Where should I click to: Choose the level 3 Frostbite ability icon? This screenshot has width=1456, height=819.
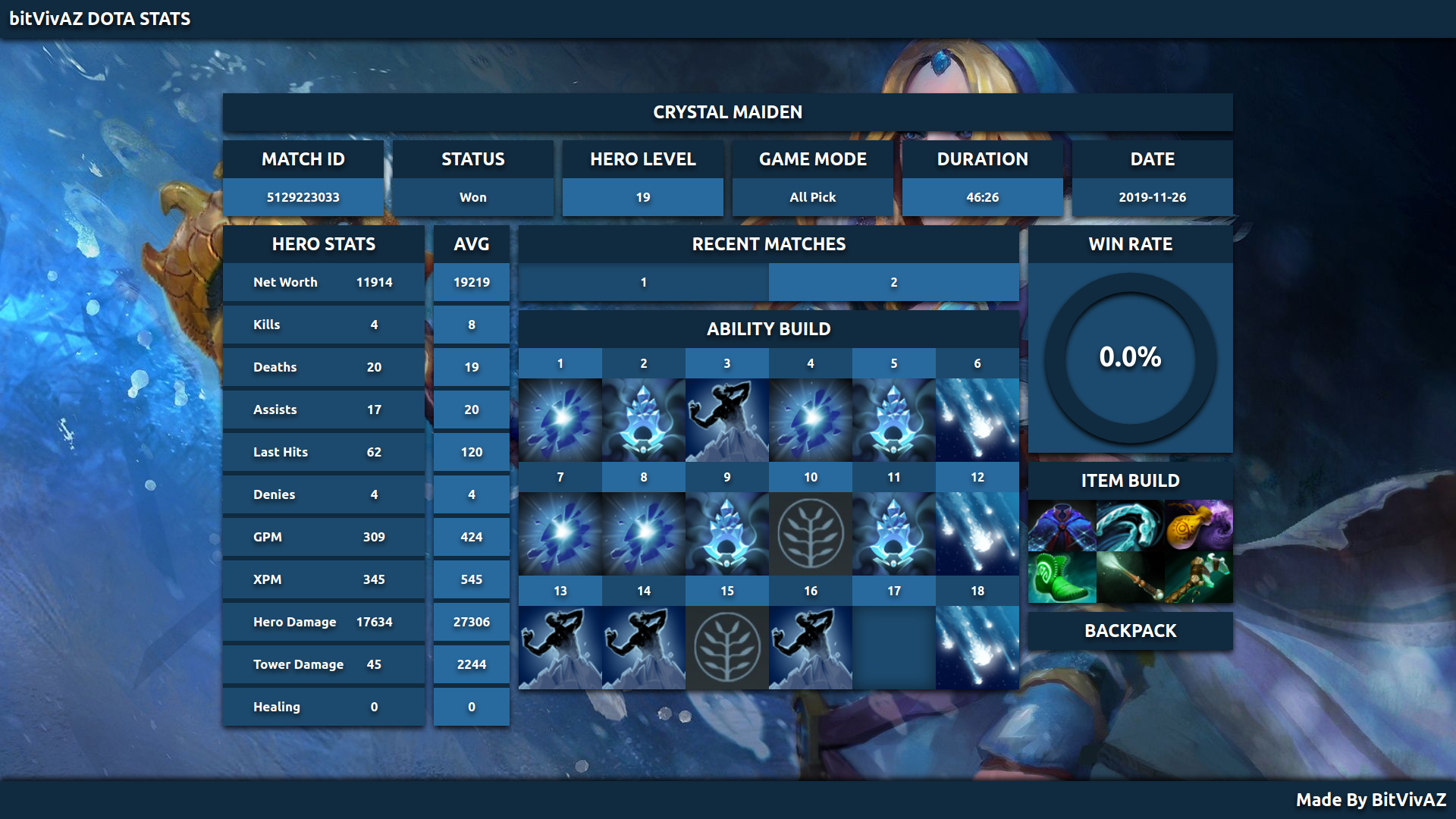click(x=727, y=419)
